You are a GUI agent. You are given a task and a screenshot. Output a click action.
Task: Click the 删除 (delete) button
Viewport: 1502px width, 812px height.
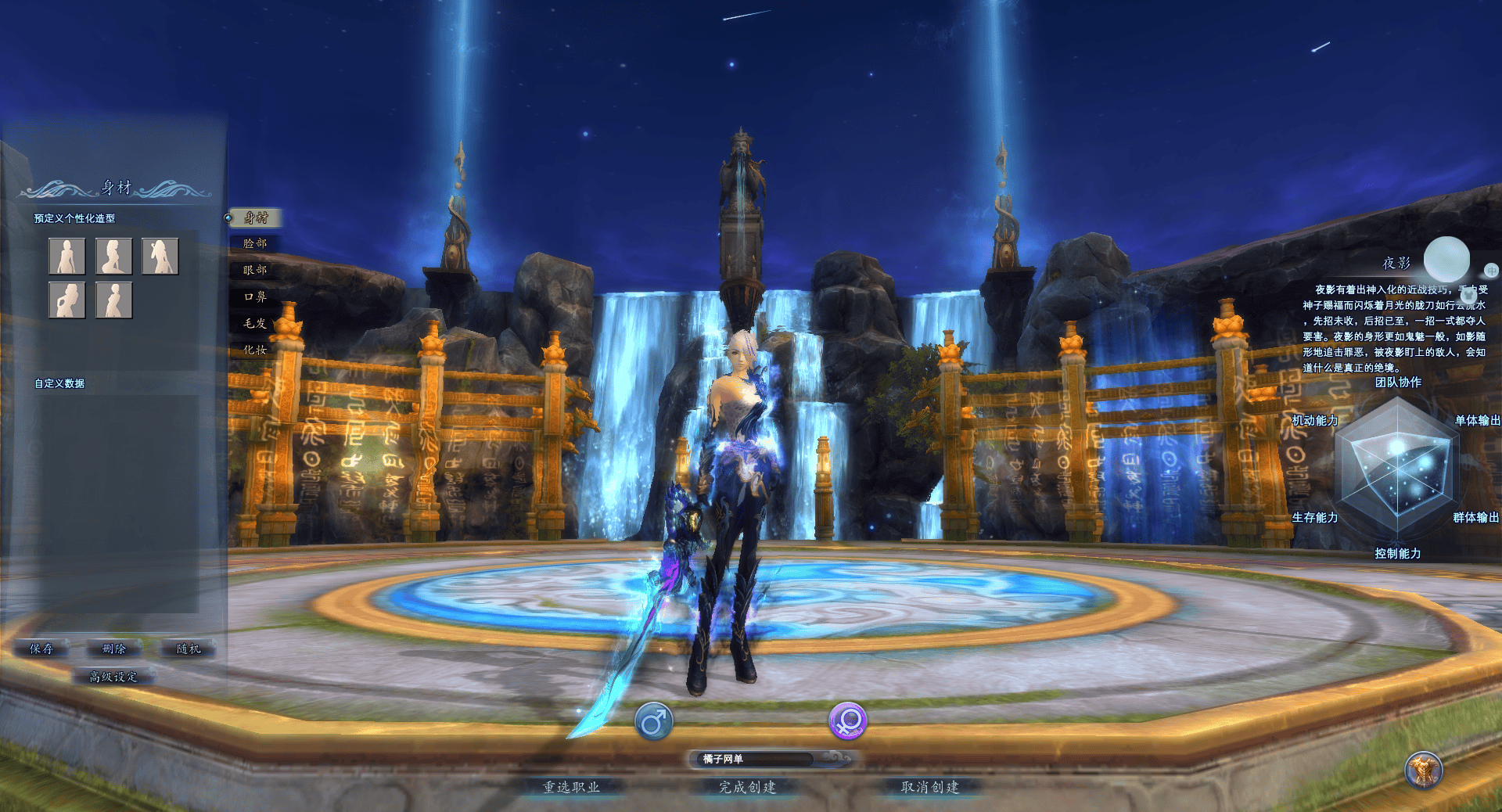(114, 649)
